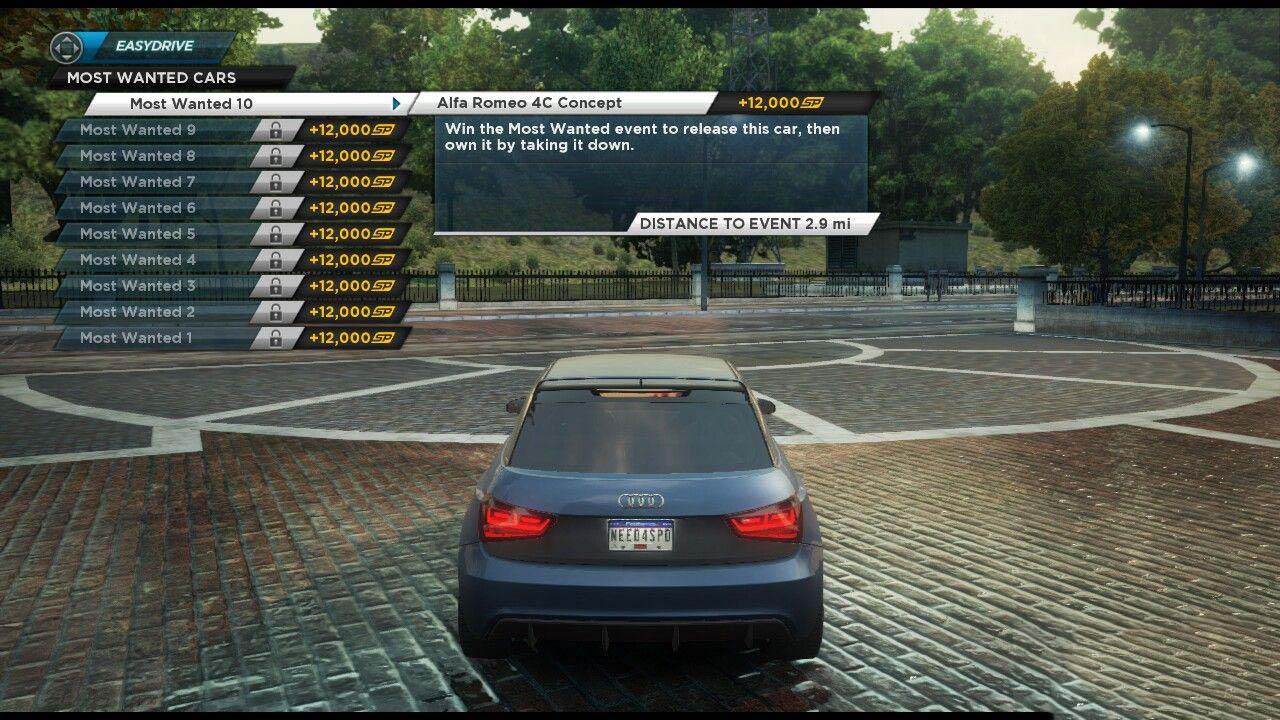Click the EasyDrive D-pad icon
This screenshot has width=1280, height=720.
[66, 45]
